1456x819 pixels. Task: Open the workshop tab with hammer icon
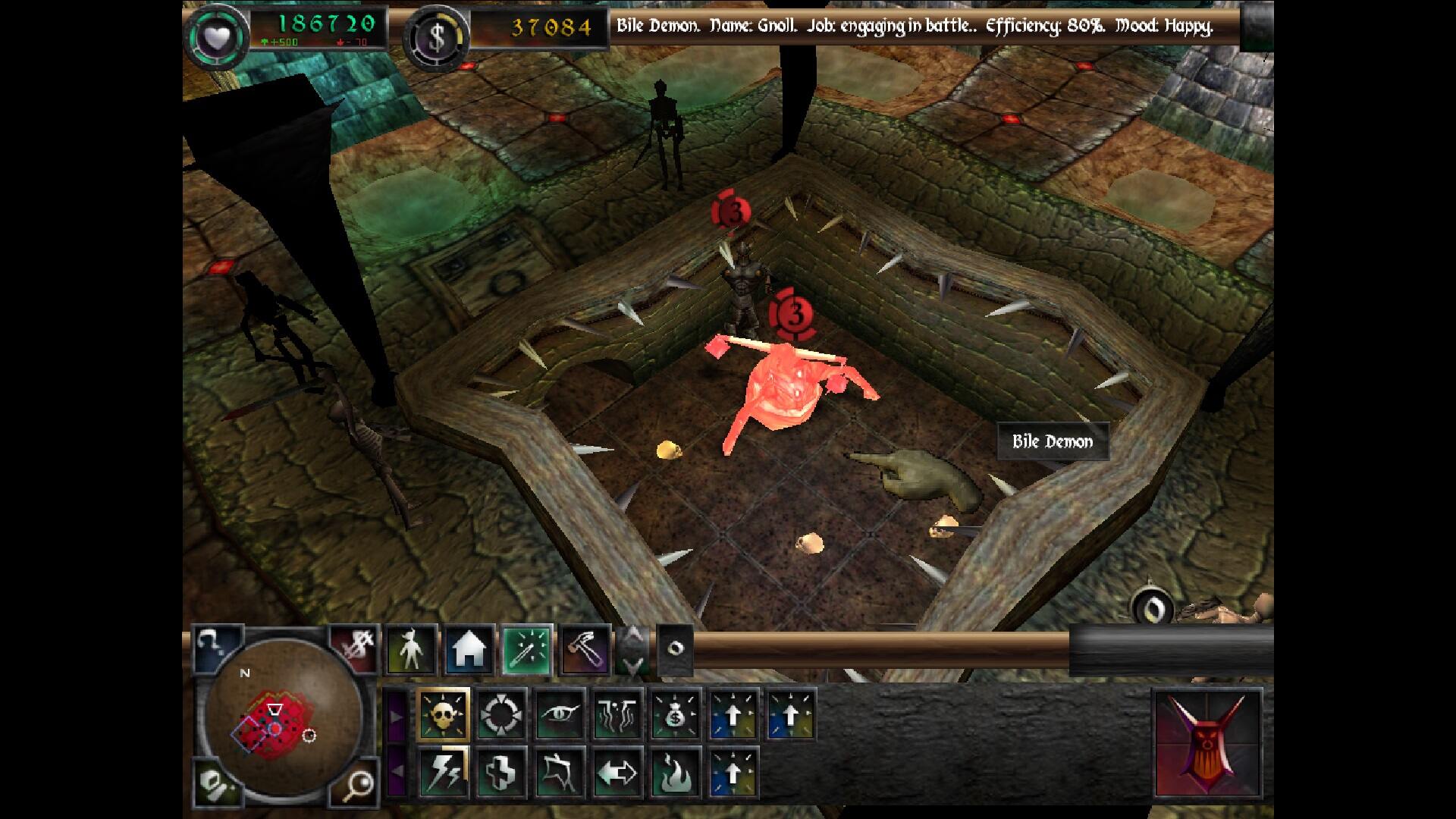[x=585, y=650]
